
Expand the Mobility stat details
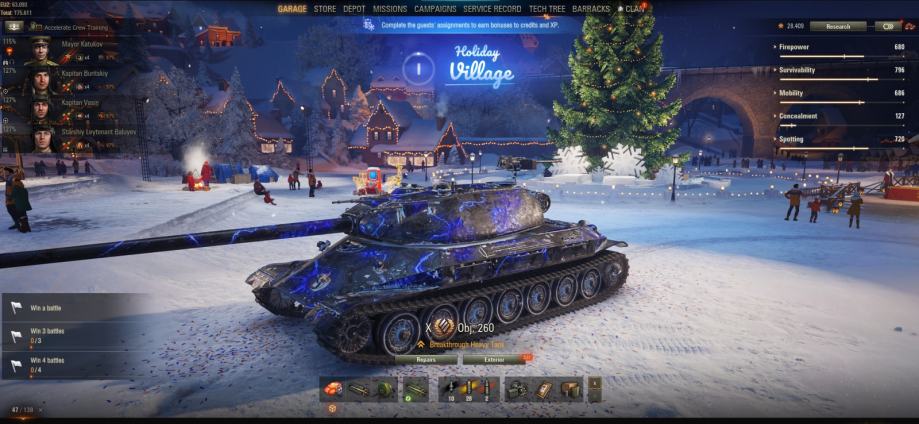click(840, 93)
